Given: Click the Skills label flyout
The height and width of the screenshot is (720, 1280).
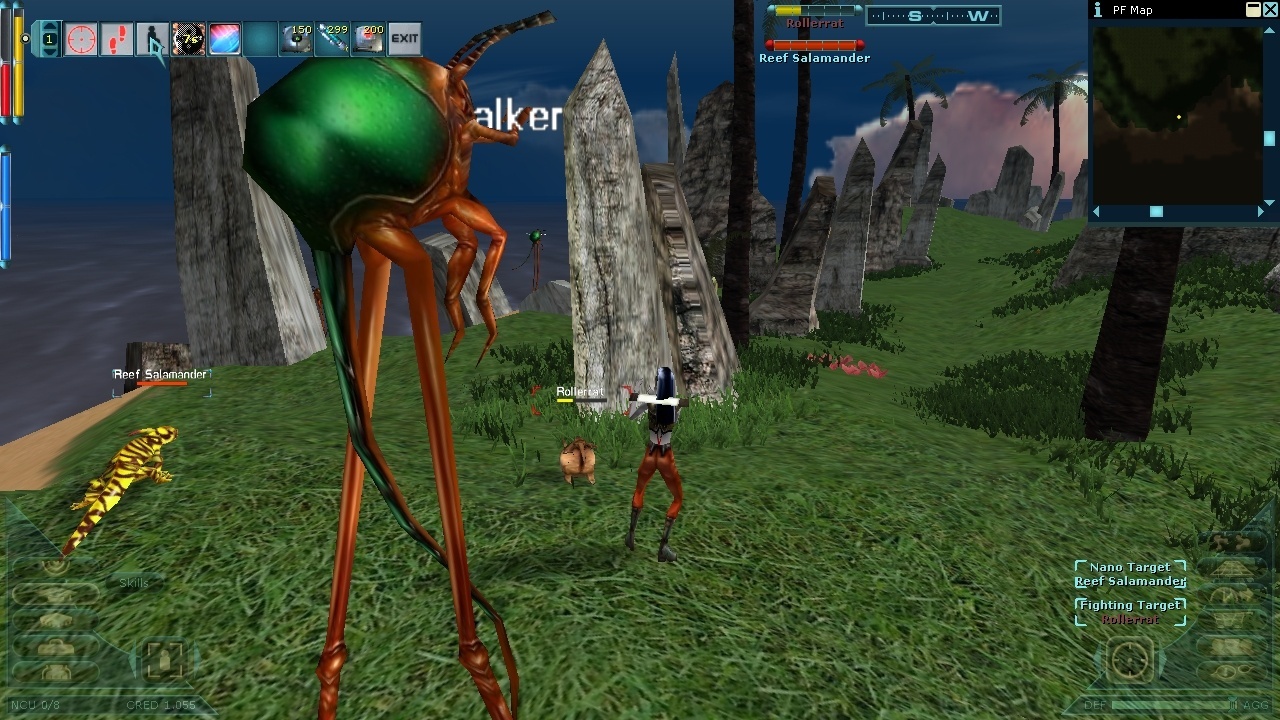Looking at the screenshot, I should click(134, 583).
